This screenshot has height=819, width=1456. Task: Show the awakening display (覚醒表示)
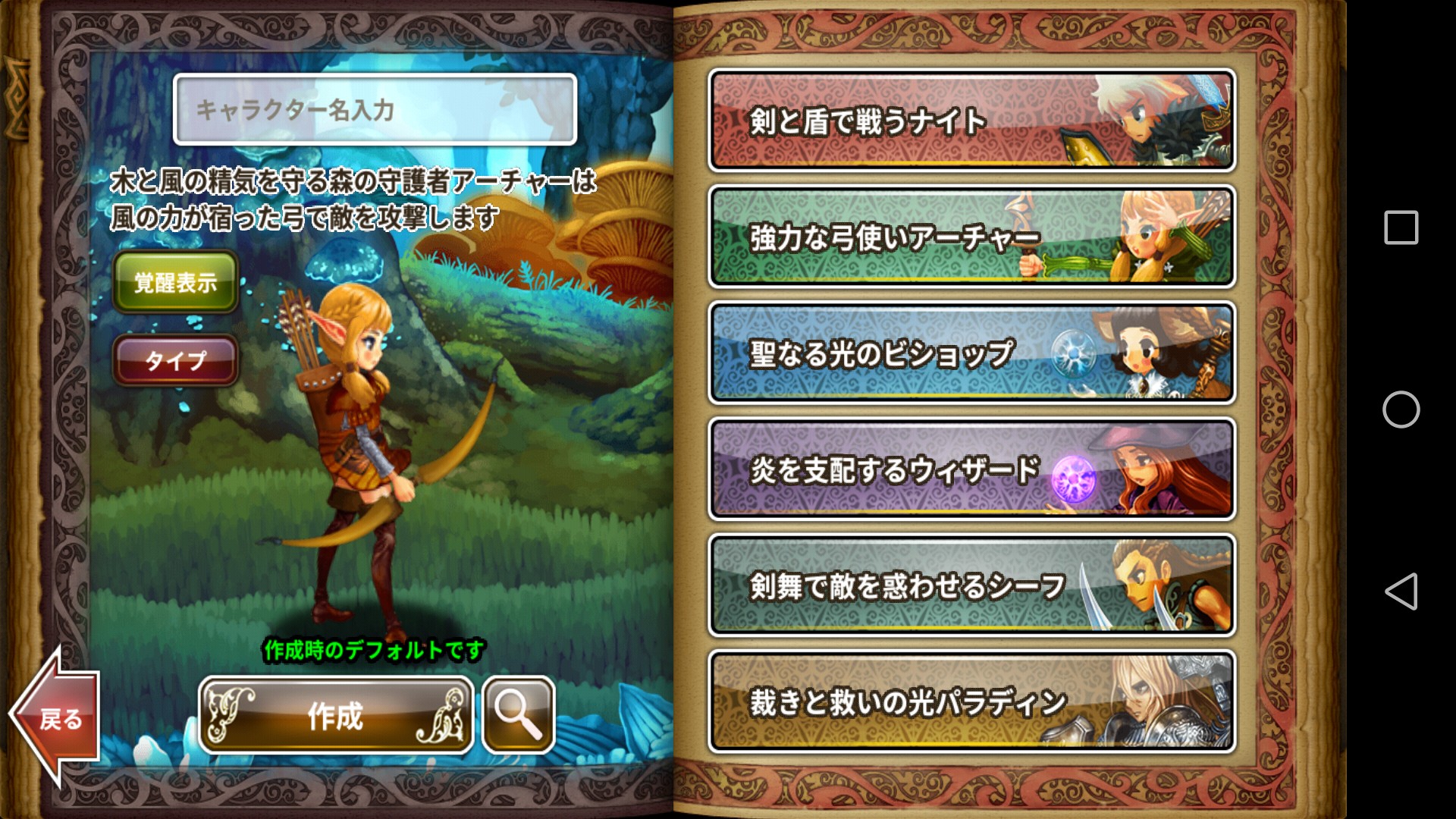click(x=175, y=282)
